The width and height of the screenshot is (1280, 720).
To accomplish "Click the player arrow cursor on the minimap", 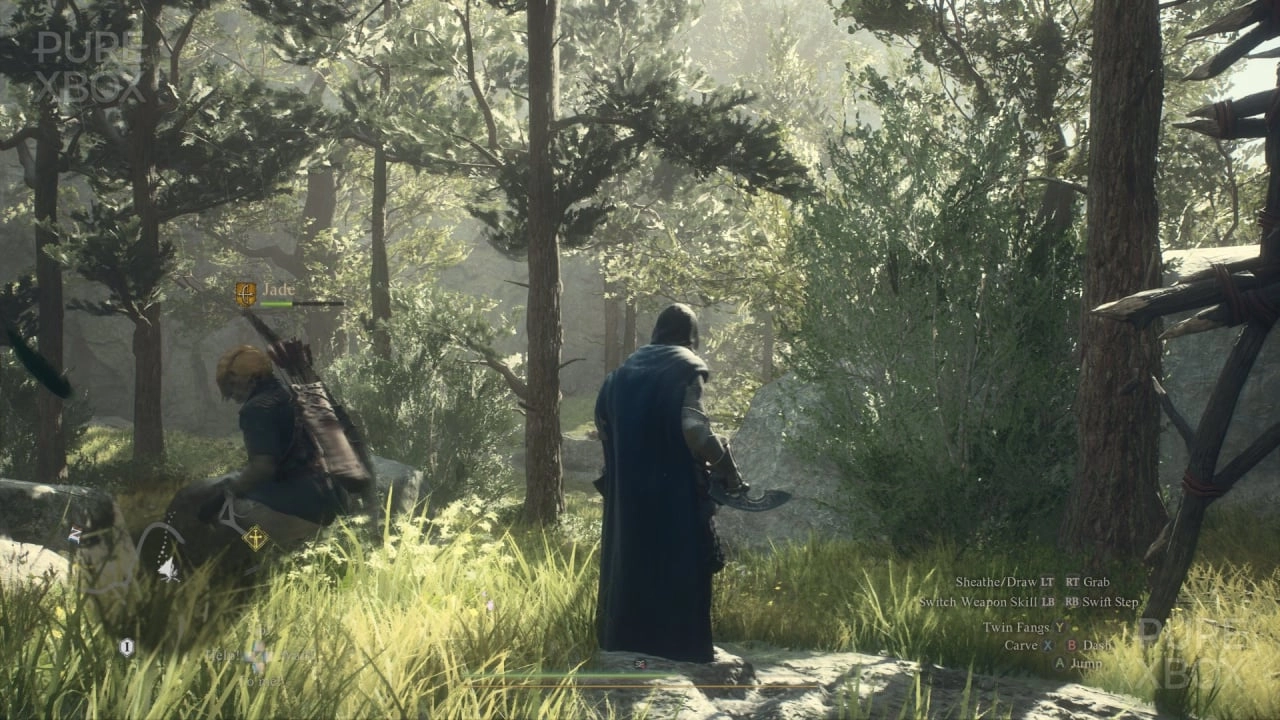I will coord(169,569).
